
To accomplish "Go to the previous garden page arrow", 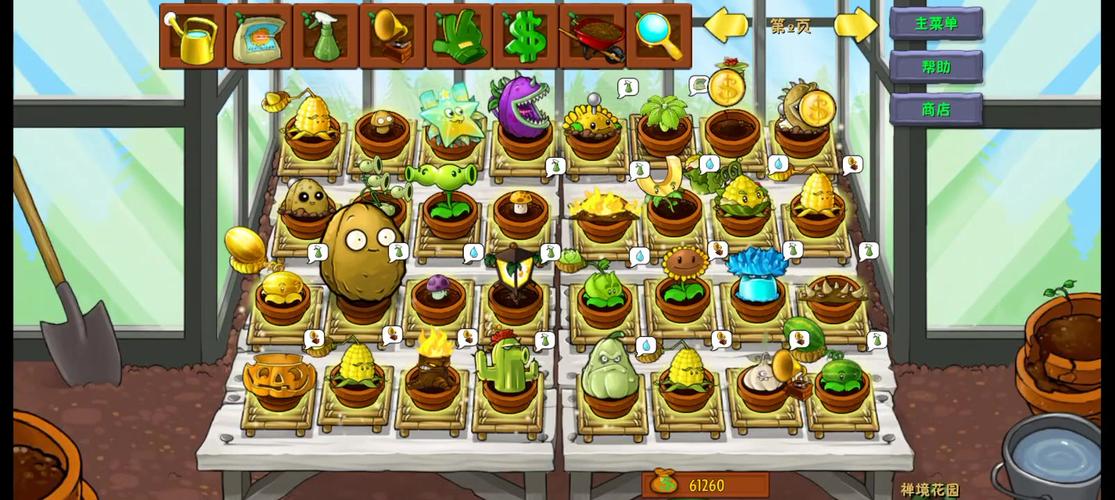I will [x=727, y=25].
